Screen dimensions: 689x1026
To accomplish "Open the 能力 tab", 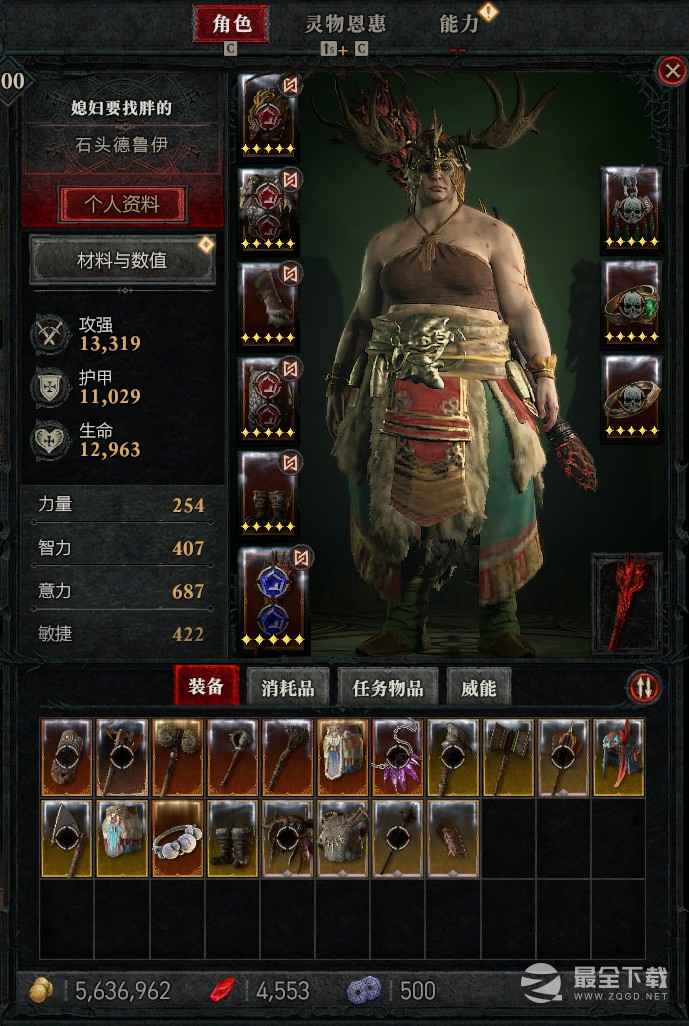I will point(460,24).
